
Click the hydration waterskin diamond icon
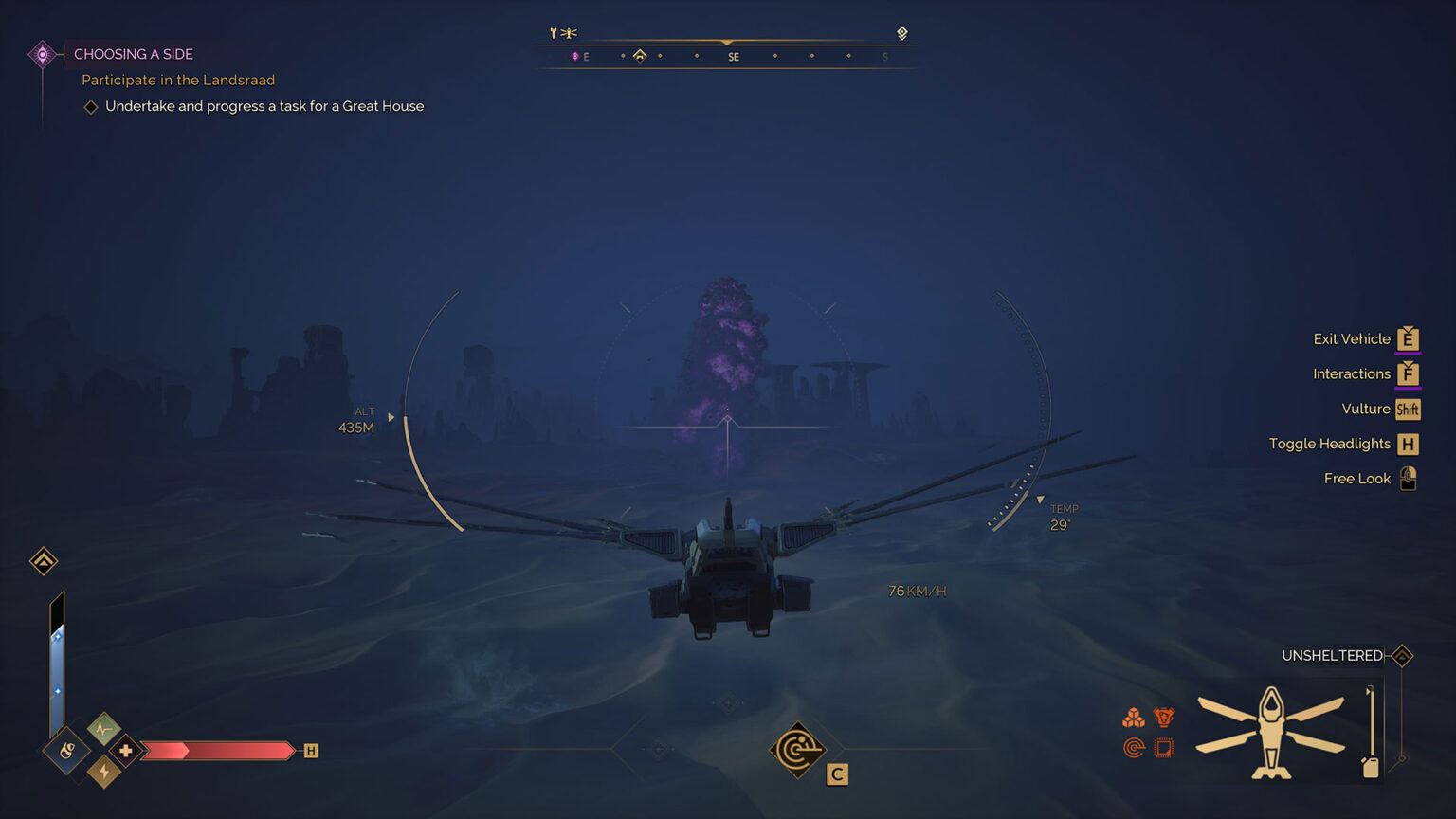point(66,752)
